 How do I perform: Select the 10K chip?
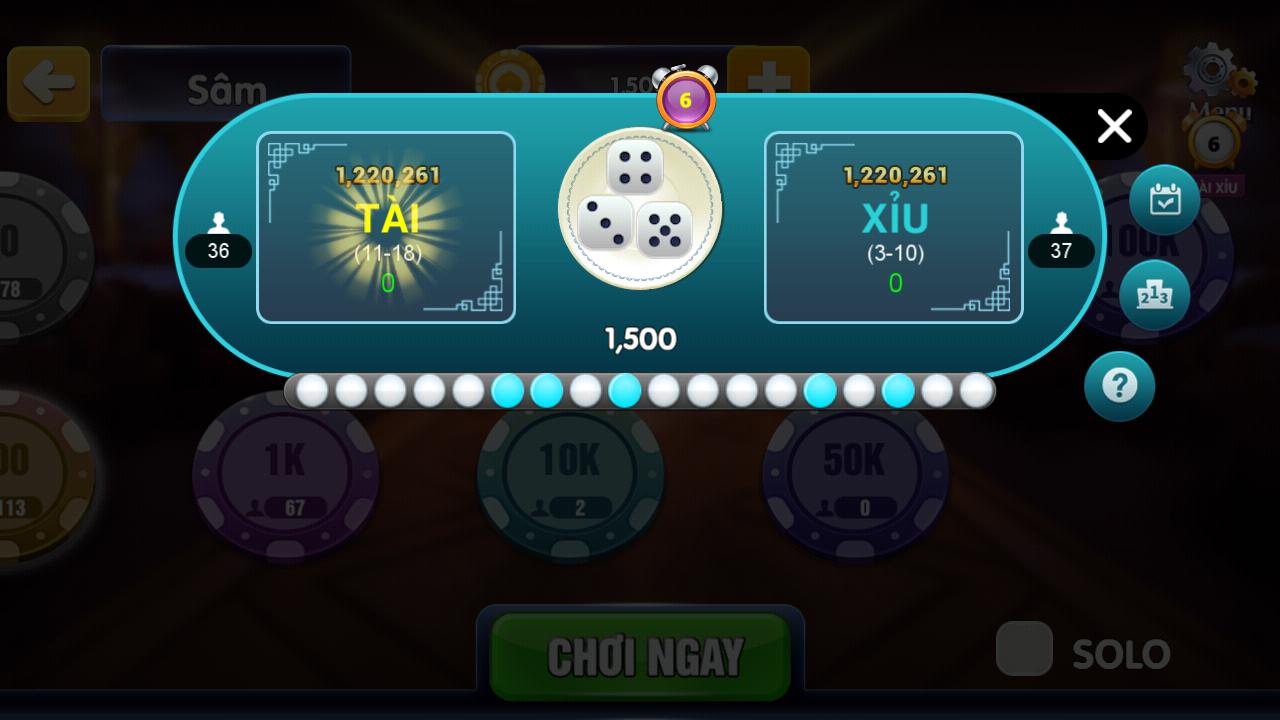(570, 480)
